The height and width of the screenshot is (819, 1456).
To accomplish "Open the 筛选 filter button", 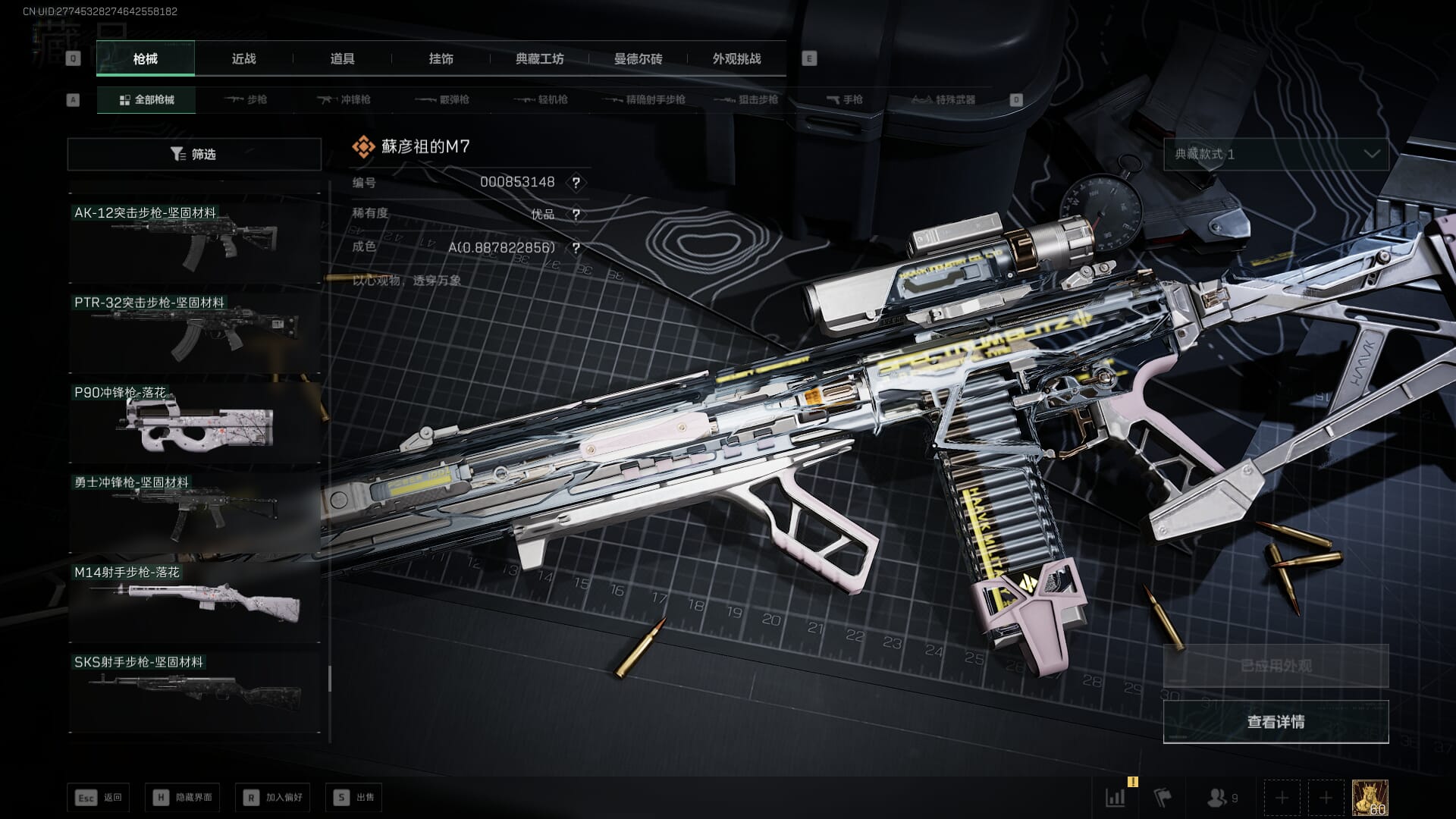I will tap(194, 155).
